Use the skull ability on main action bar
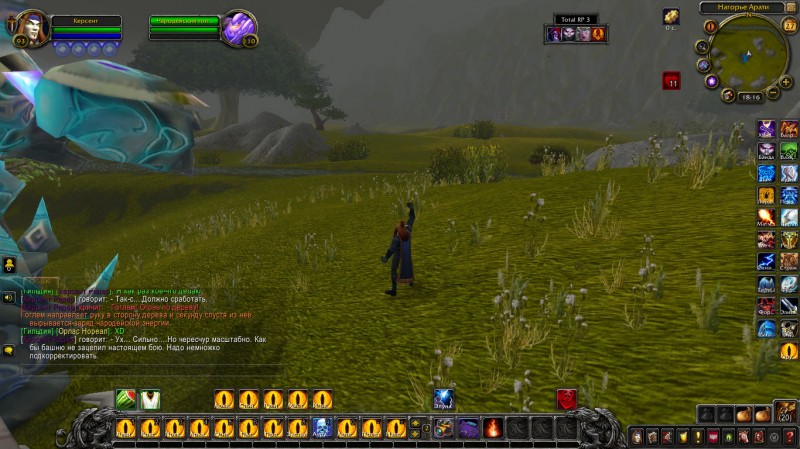 point(322,428)
